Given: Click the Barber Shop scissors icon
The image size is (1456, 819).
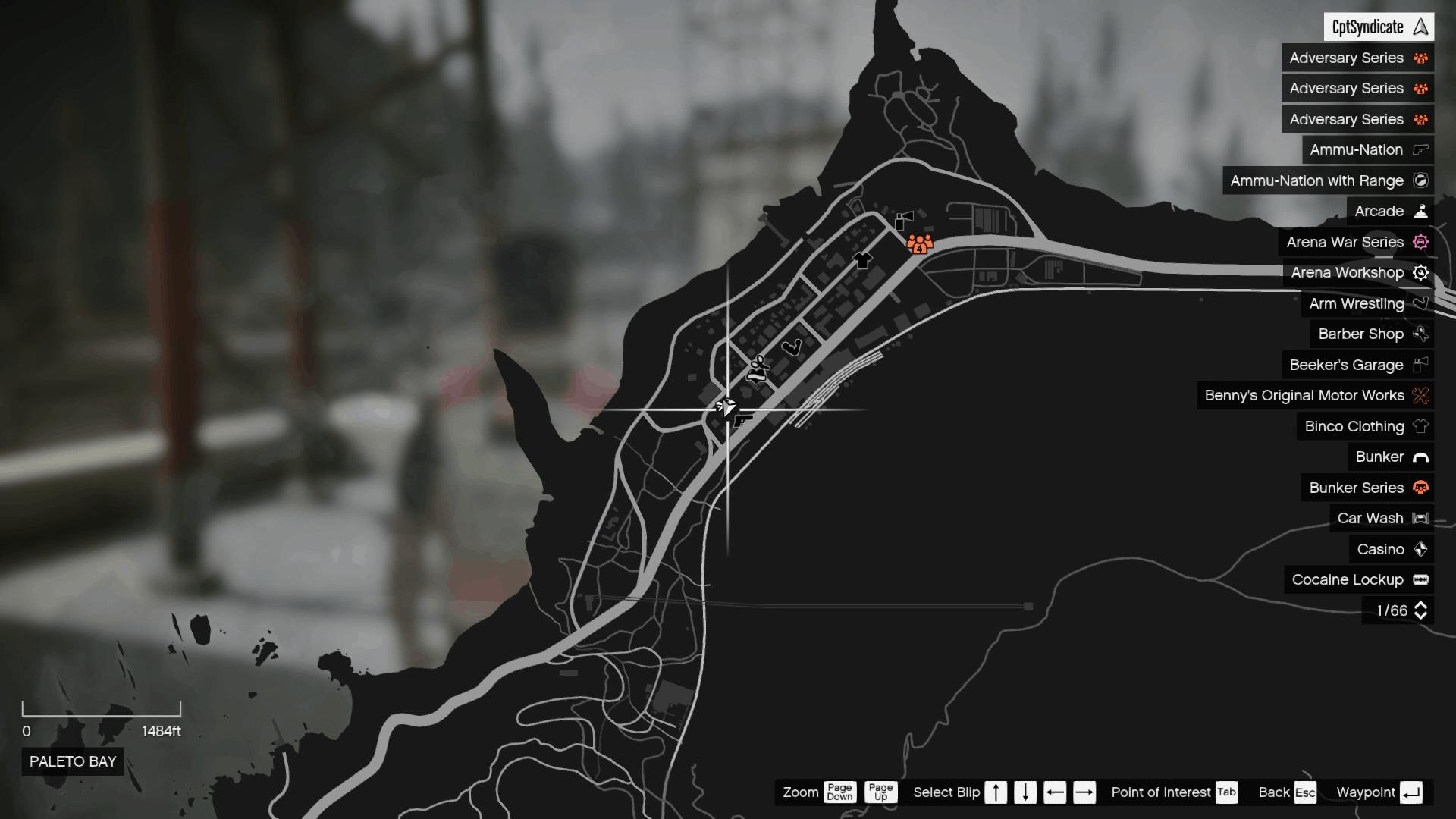Looking at the screenshot, I should (x=1420, y=334).
